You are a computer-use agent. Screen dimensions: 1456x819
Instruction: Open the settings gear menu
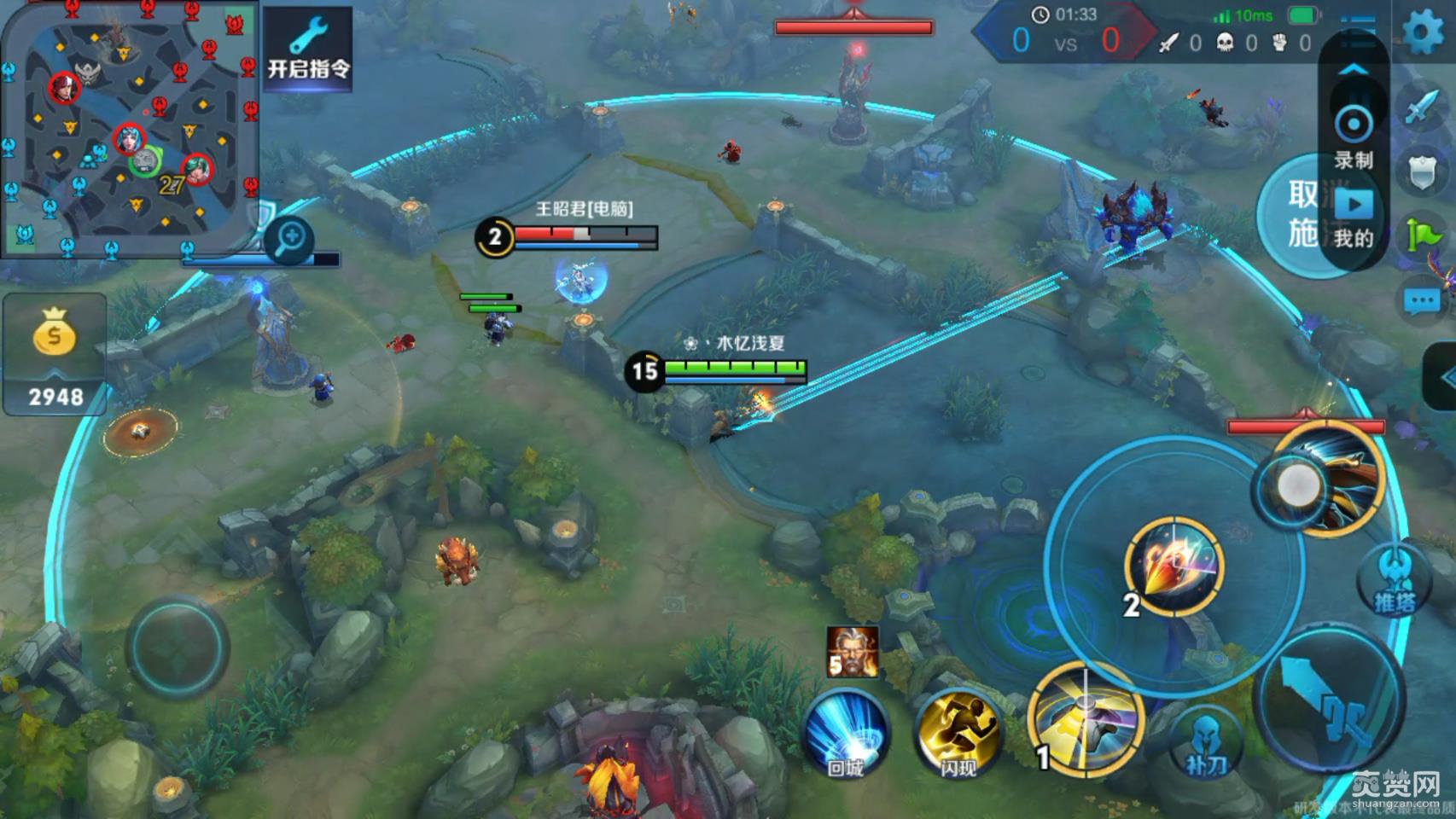click(1423, 32)
